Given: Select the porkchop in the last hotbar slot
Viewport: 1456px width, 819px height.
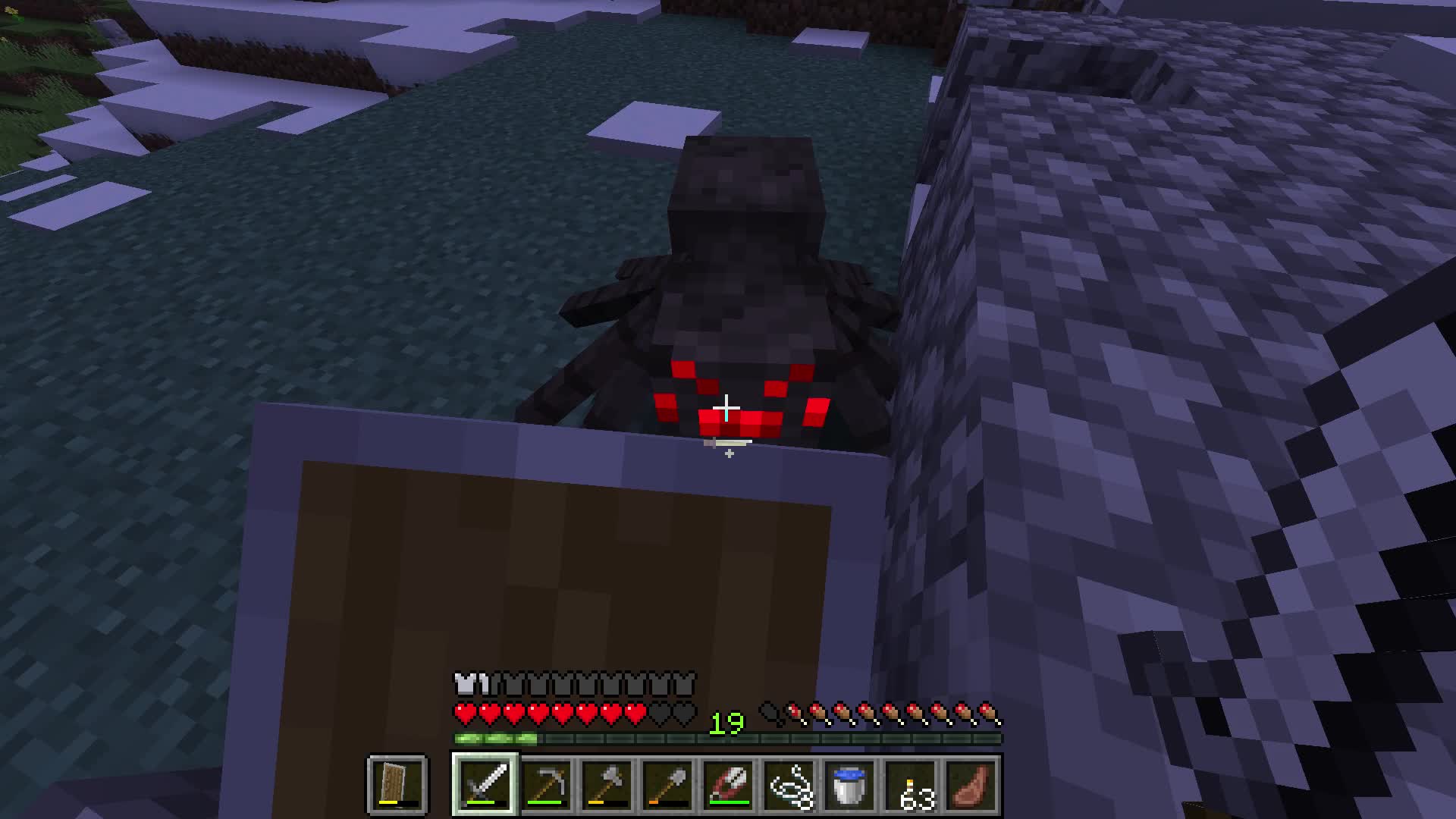Looking at the screenshot, I should pyautogui.click(x=971, y=786).
